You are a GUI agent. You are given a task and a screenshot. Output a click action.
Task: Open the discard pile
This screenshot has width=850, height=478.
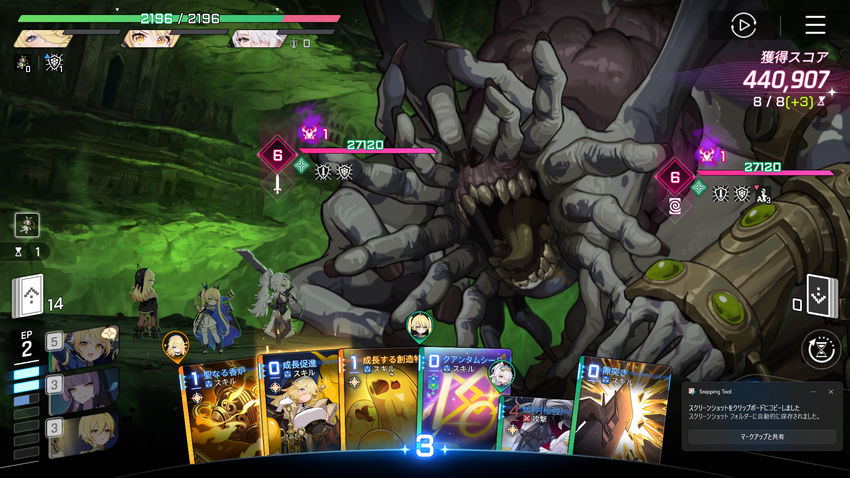click(817, 296)
